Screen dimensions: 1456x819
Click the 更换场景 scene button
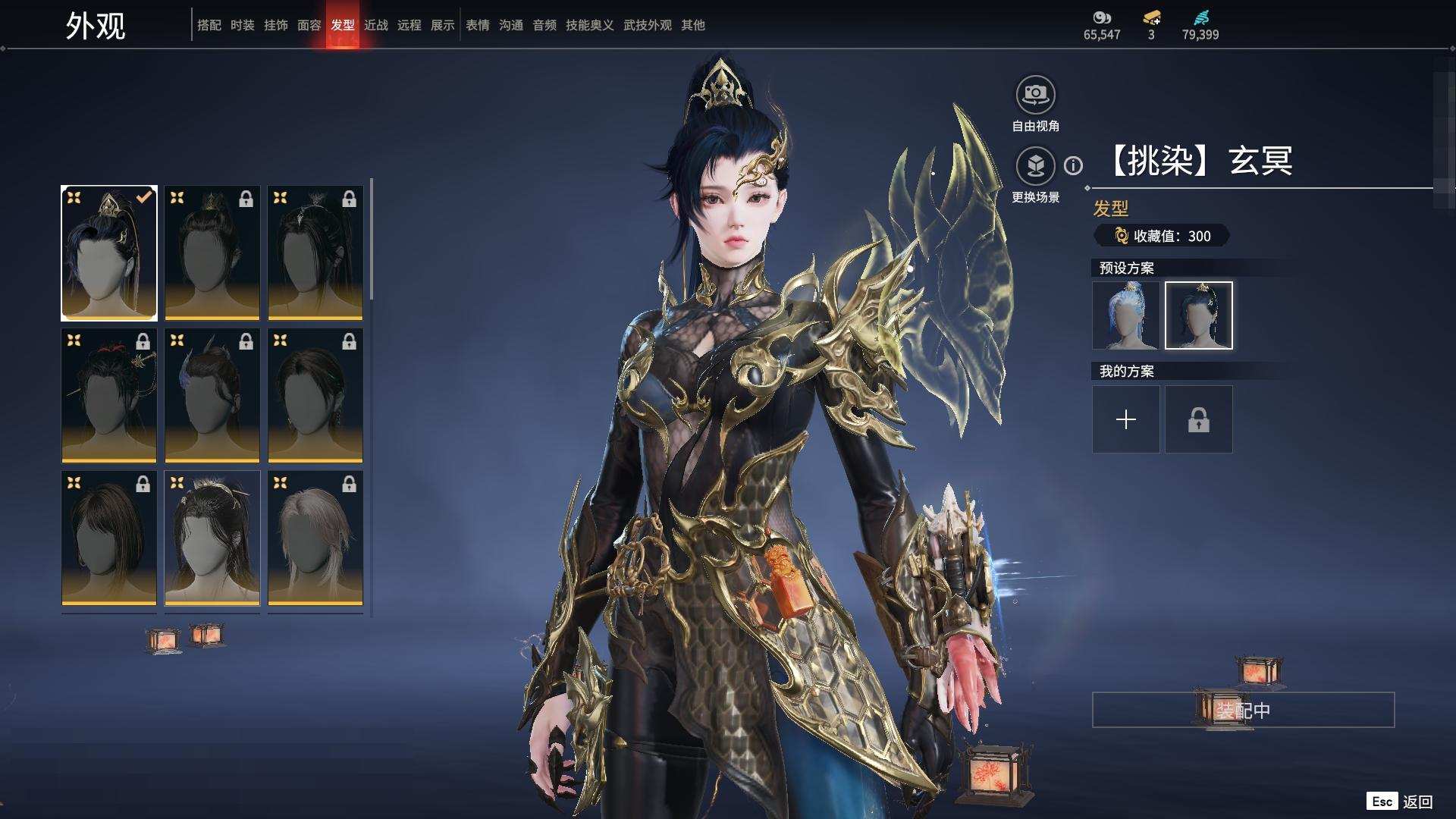coord(1035,166)
